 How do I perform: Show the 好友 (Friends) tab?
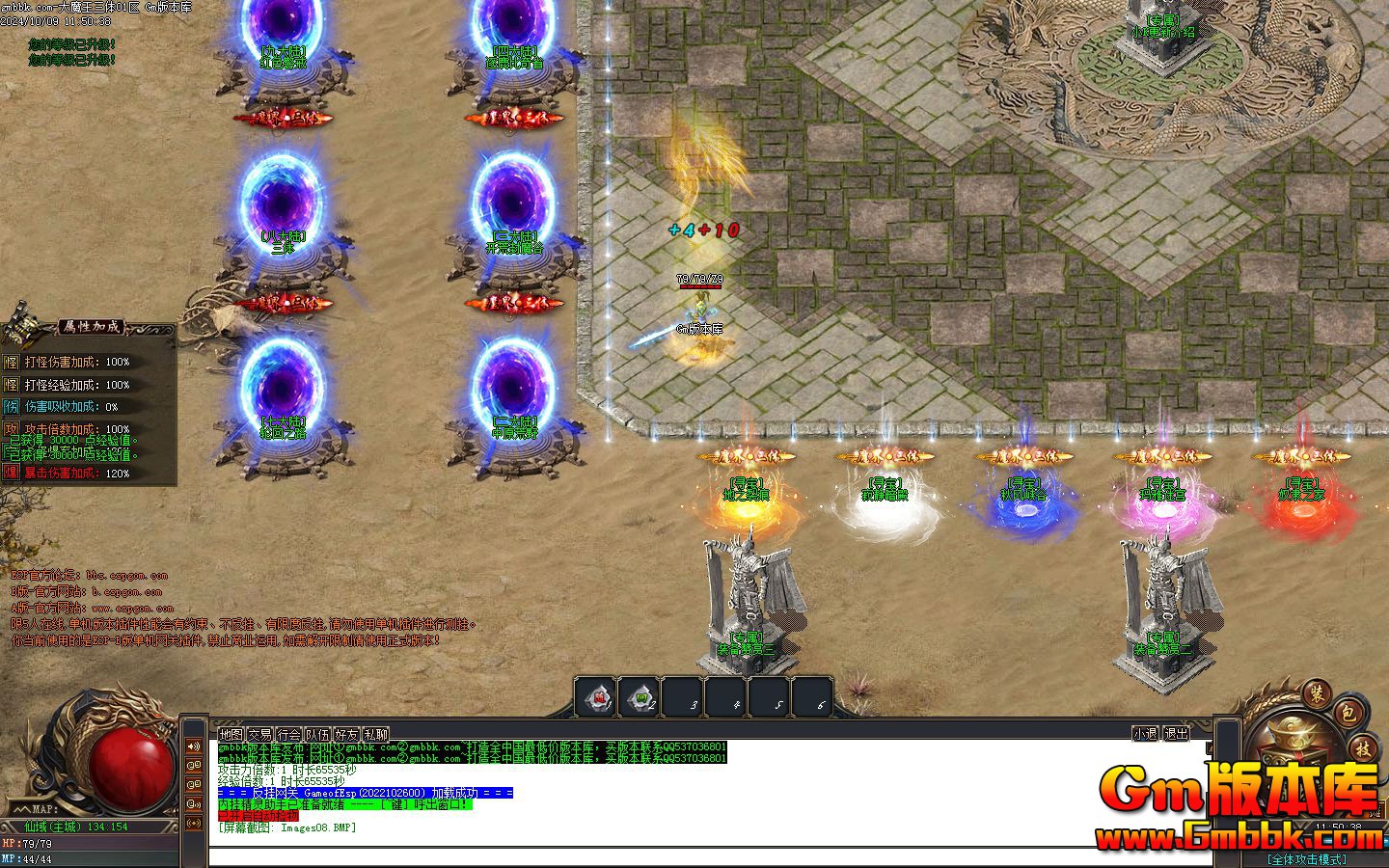347,734
